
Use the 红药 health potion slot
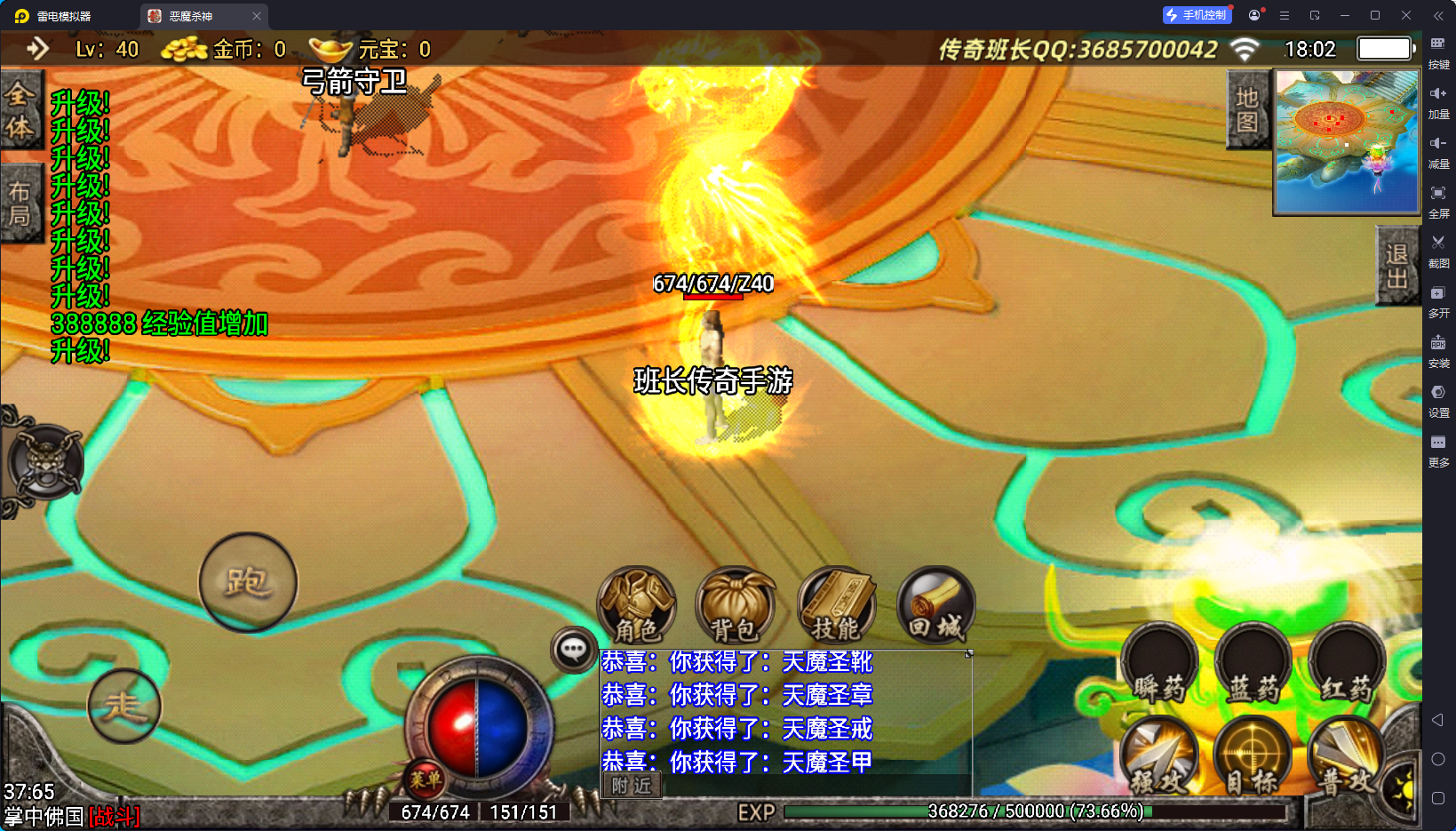click(1347, 665)
